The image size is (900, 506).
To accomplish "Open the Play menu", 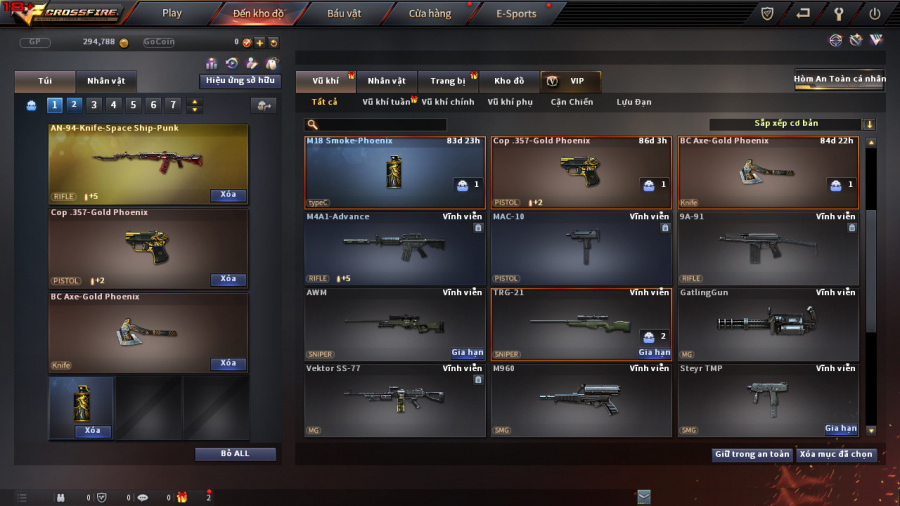I will point(172,14).
